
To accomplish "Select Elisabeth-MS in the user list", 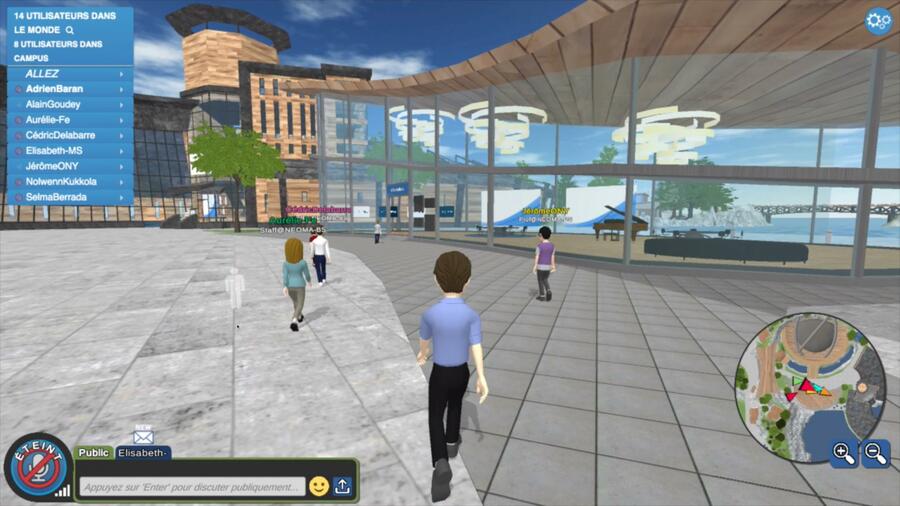I will click(x=69, y=151).
